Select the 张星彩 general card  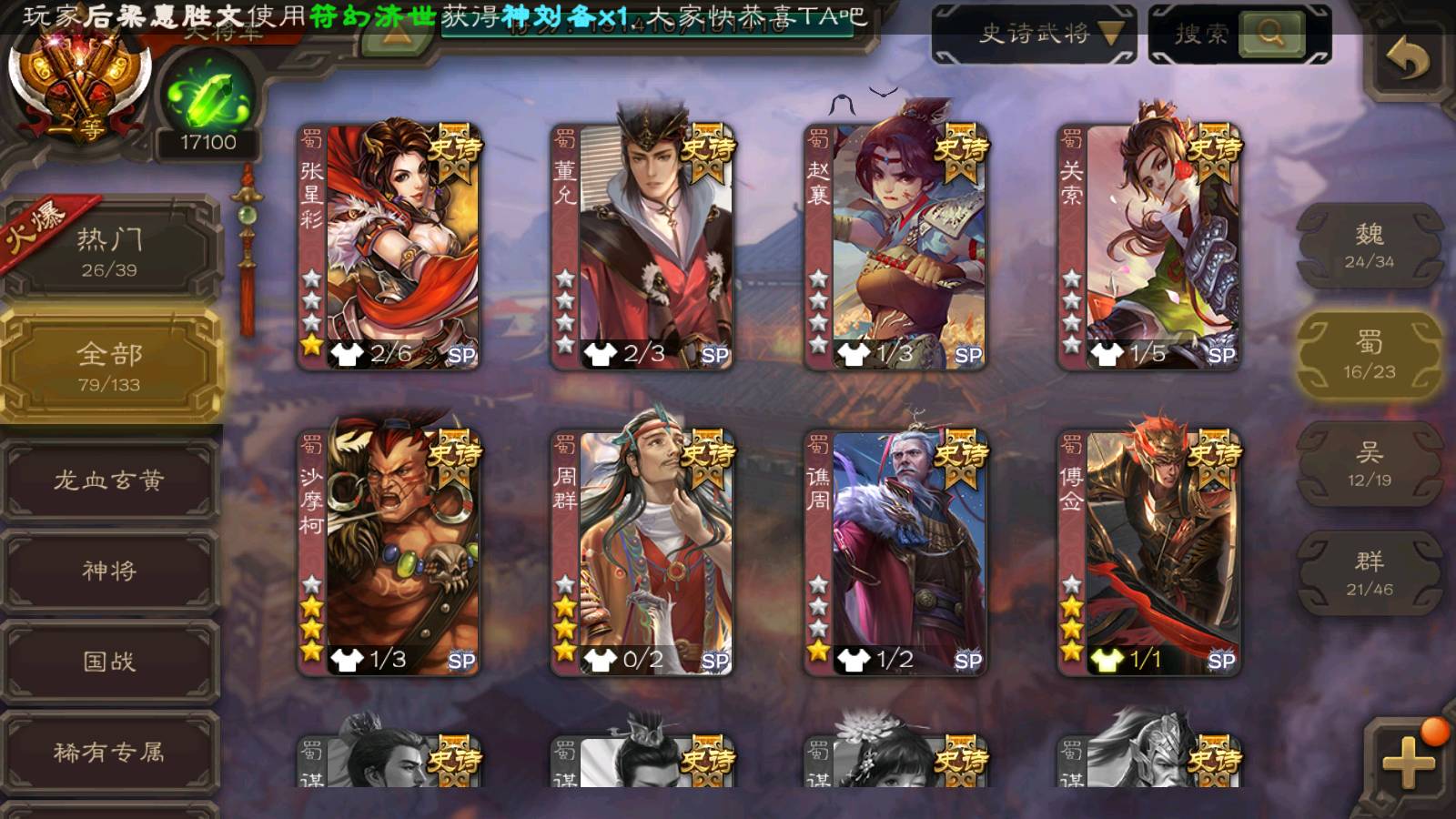coord(389,246)
